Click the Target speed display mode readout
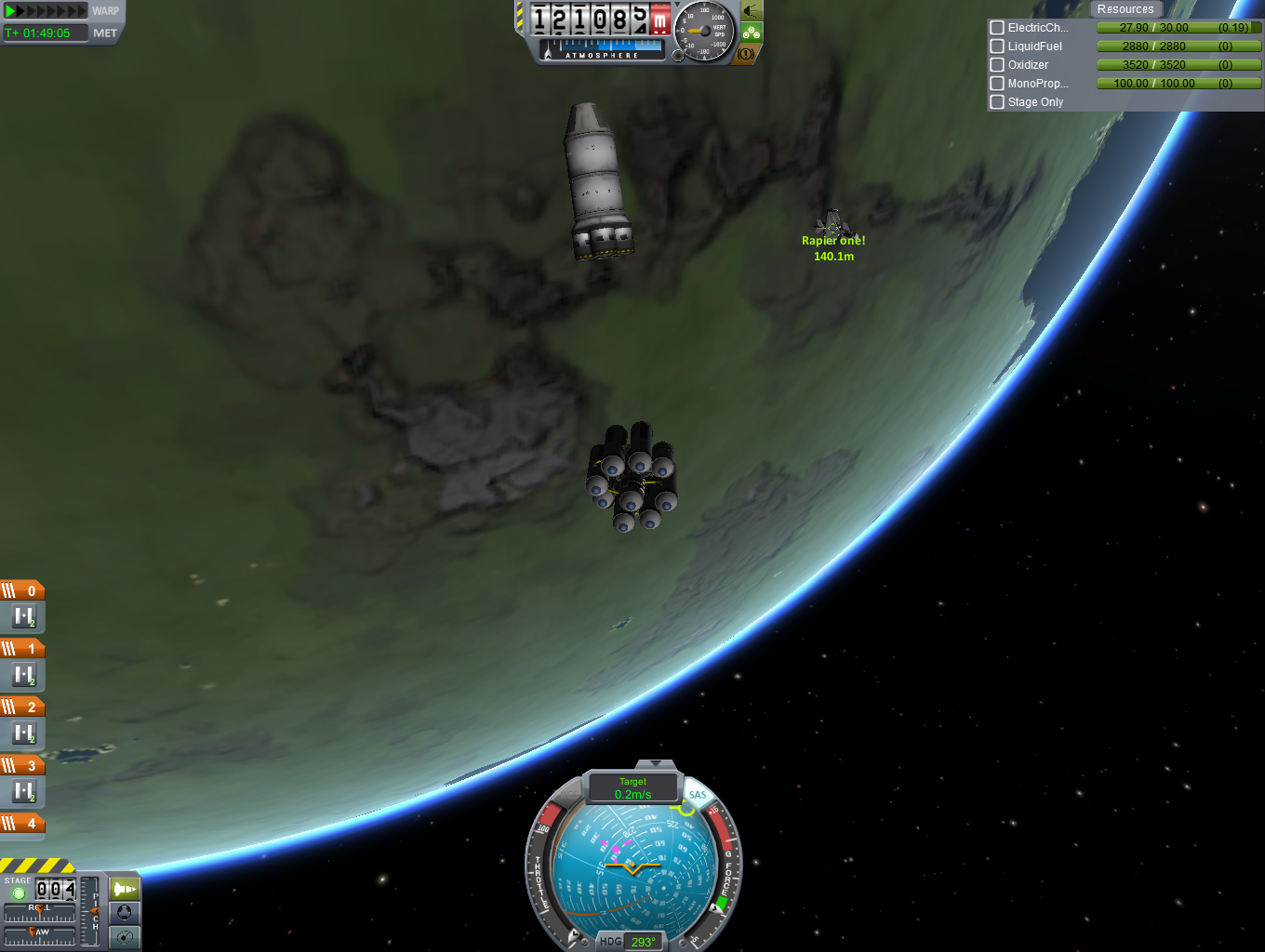 pyautogui.click(x=632, y=788)
